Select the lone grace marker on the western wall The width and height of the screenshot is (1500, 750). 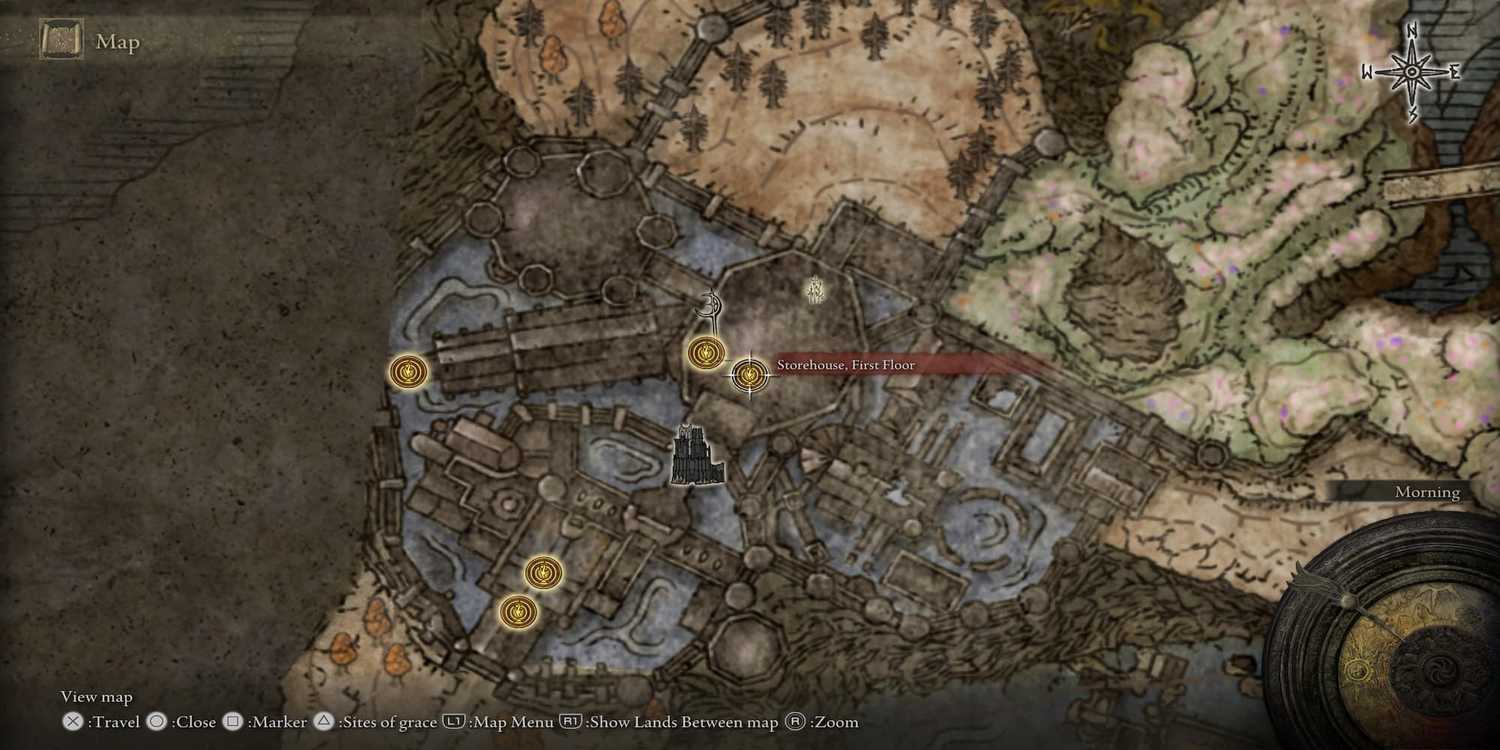tap(408, 372)
